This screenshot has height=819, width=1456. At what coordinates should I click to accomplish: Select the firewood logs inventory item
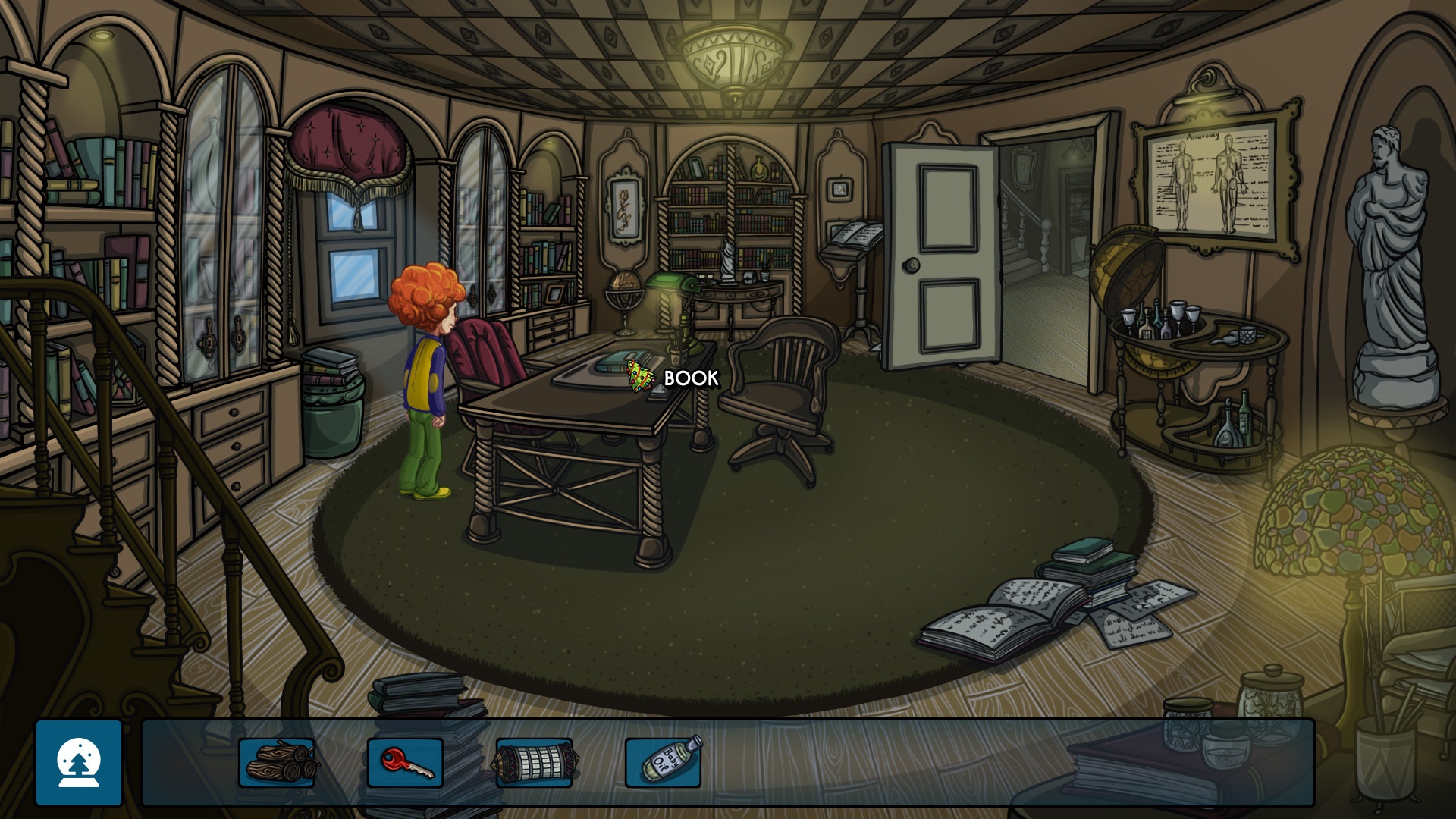point(278,762)
